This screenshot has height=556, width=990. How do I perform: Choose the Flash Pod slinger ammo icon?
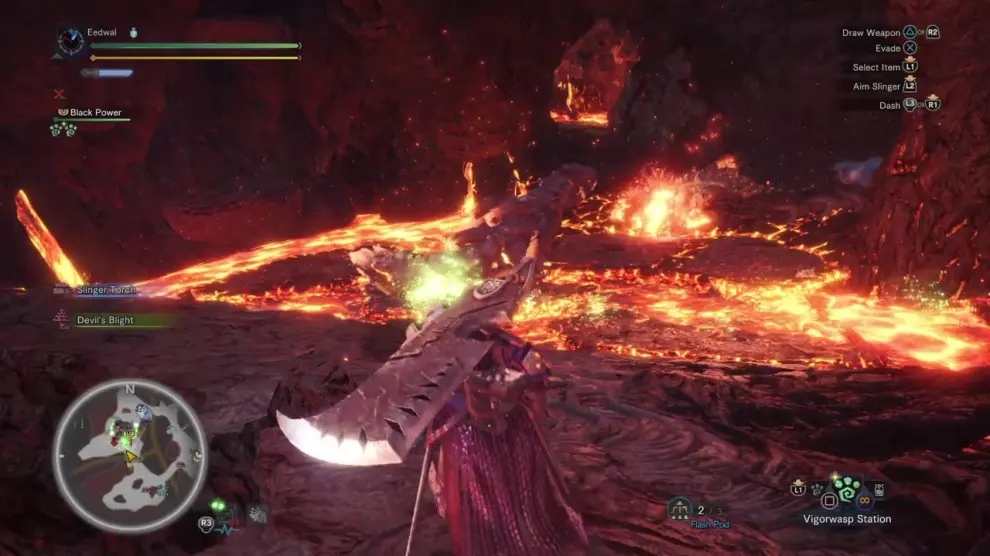pyautogui.click(x=681, y=510)
